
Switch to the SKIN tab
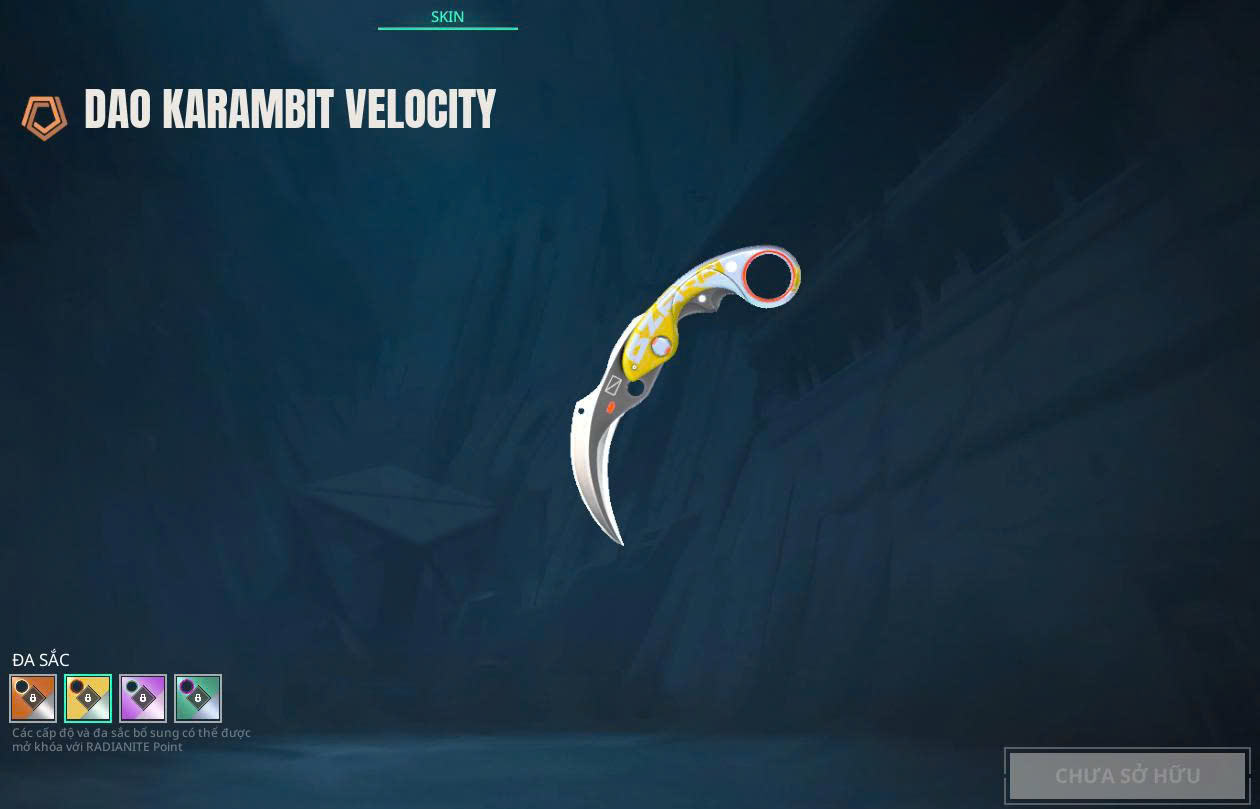click(x=447, y=17)
